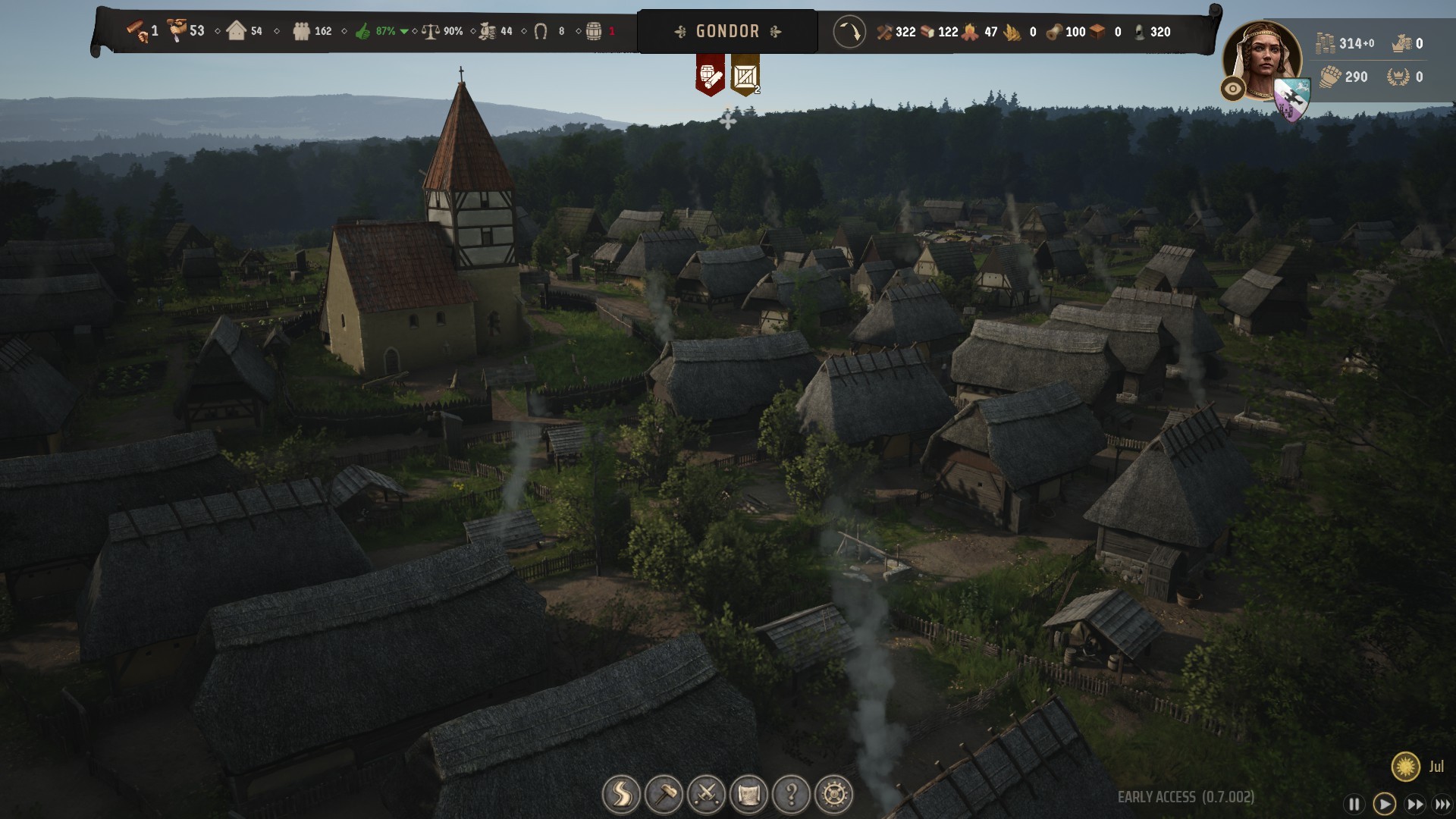
Task: Click the coat of arms shield
Action: click(x=1291, y=99)
